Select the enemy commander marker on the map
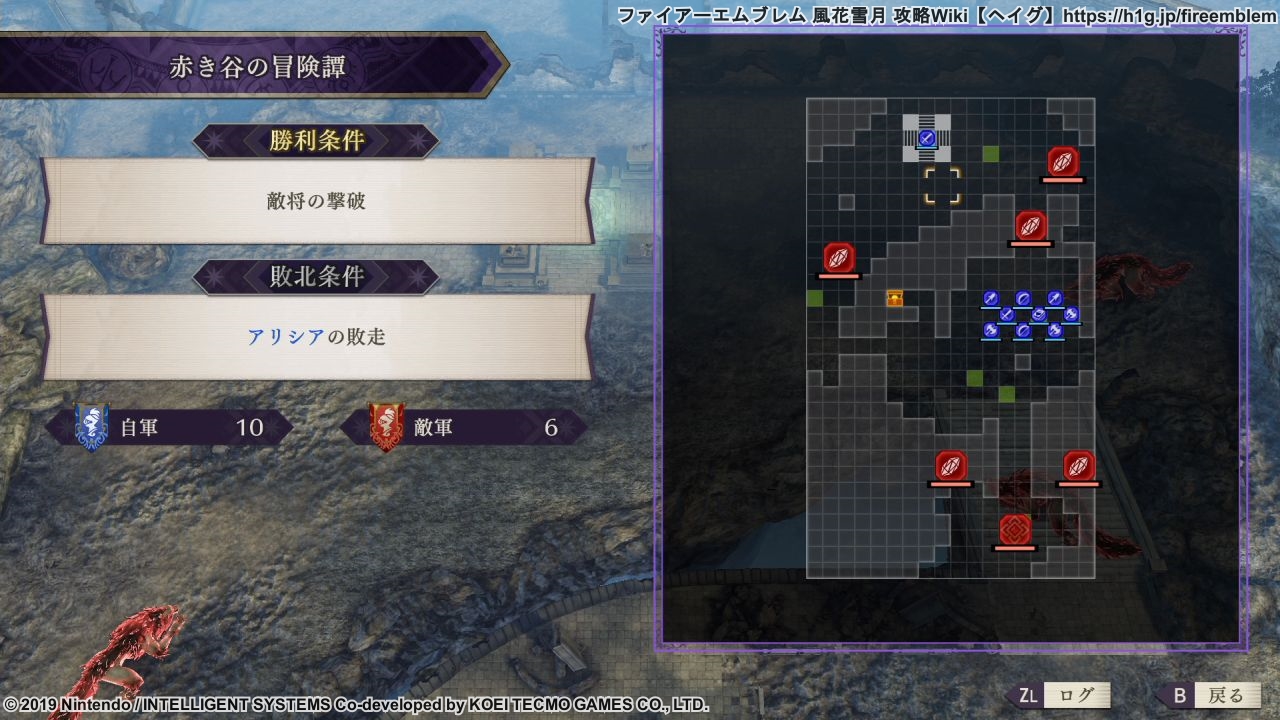 1015,529
